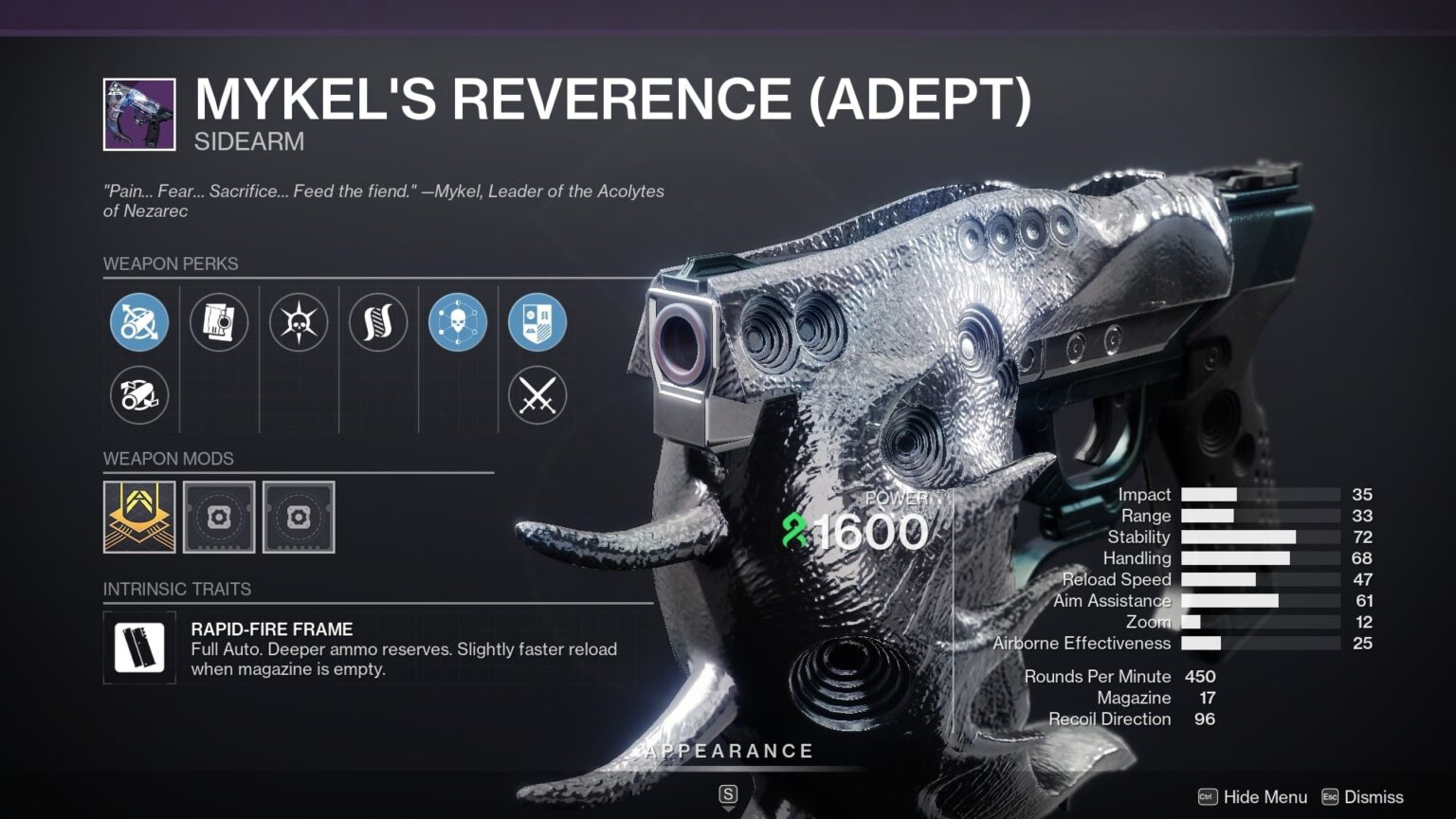Toggle the shield-shaped tracker perk
The width and height of the screenshot is (1456, 819).
pyautogui.click(x=537, y=323)
